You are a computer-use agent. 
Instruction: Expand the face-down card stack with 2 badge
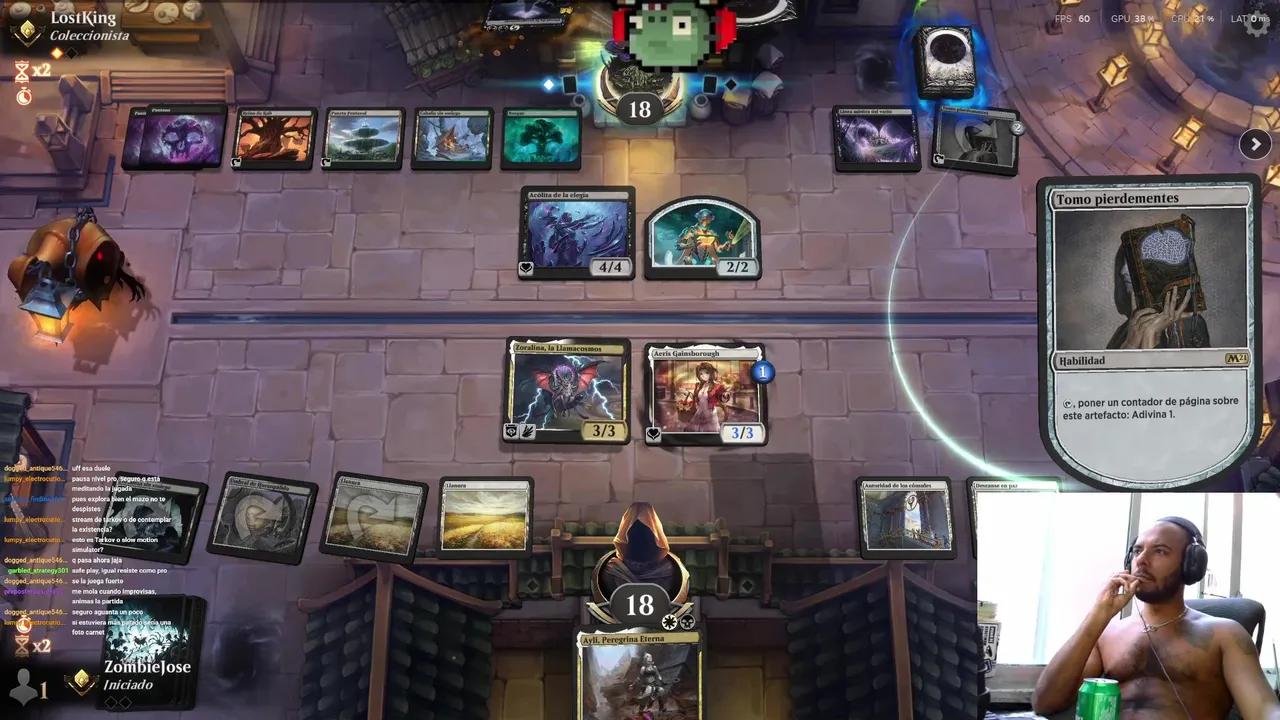[x=975, y=140]
